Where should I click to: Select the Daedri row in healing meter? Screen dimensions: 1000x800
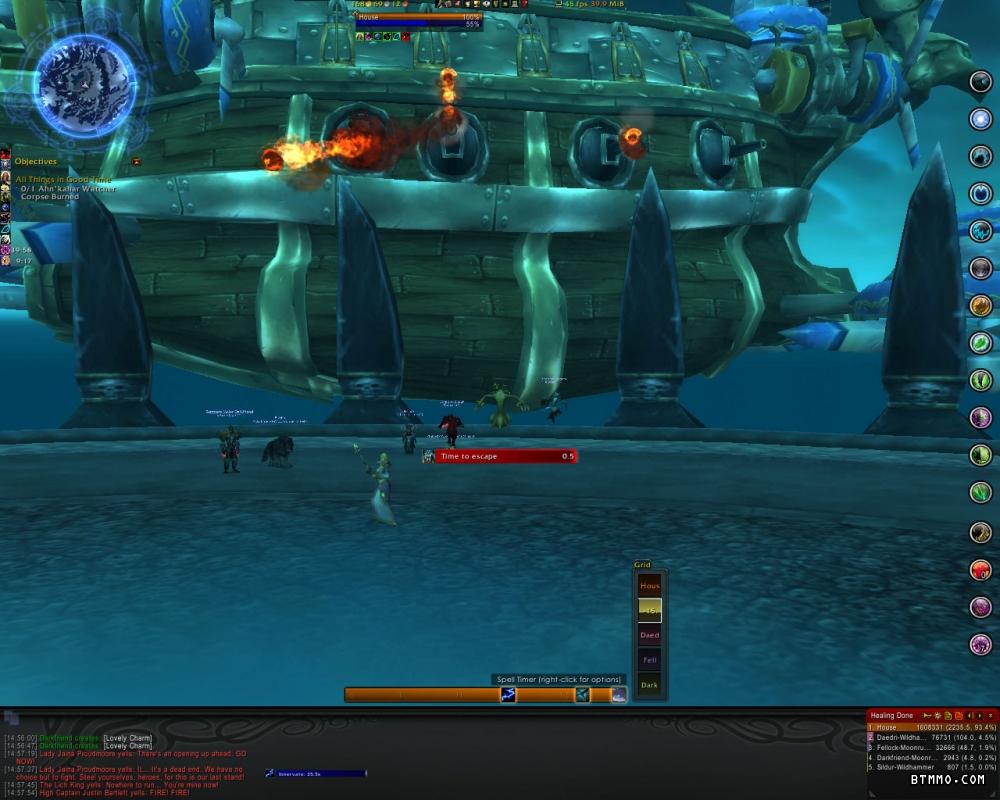[x=930, y=738]
